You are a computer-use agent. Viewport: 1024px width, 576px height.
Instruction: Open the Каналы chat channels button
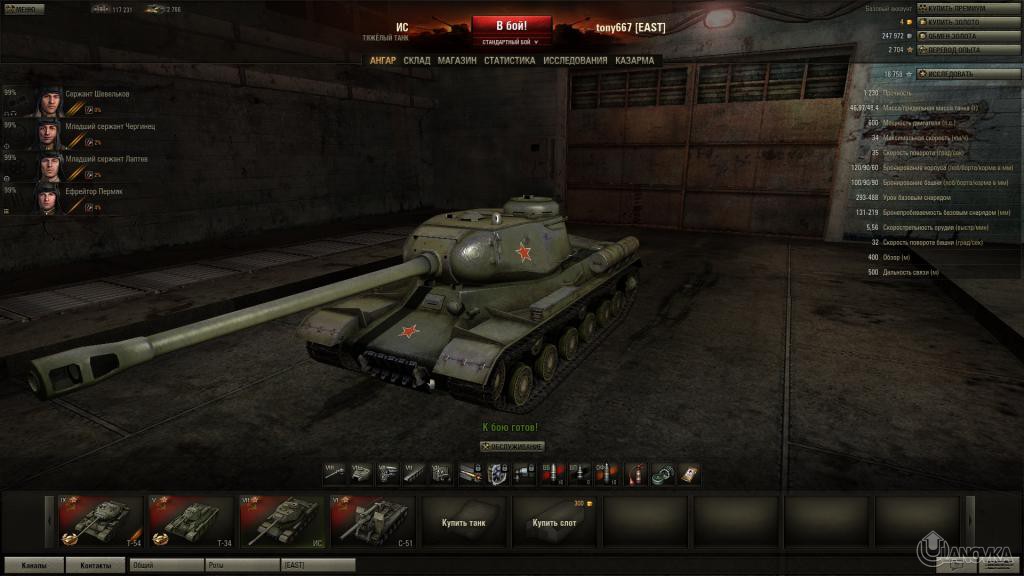pyautogui.click(x=33, y=565)
